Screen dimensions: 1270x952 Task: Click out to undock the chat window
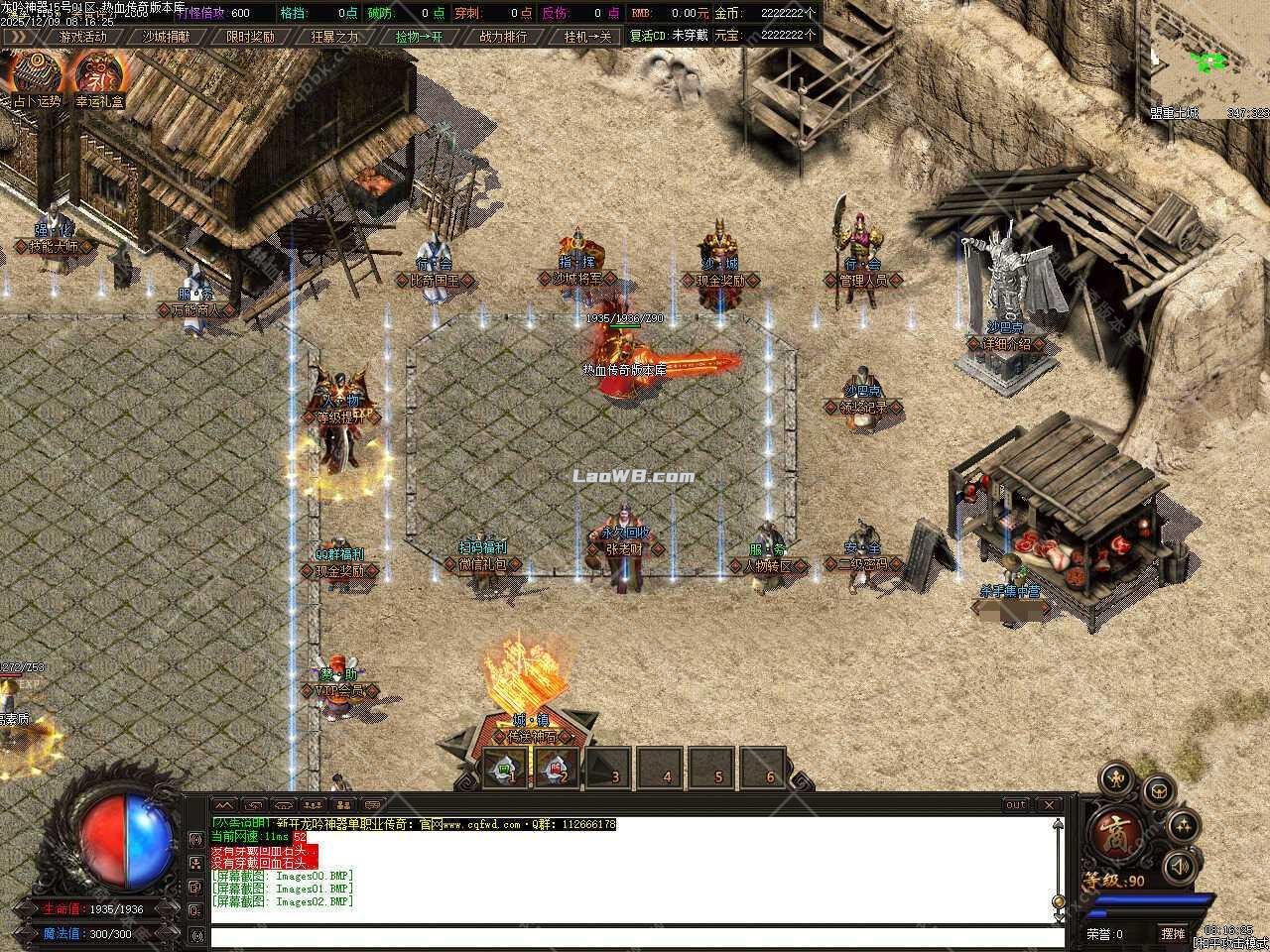click(1014, 805)
